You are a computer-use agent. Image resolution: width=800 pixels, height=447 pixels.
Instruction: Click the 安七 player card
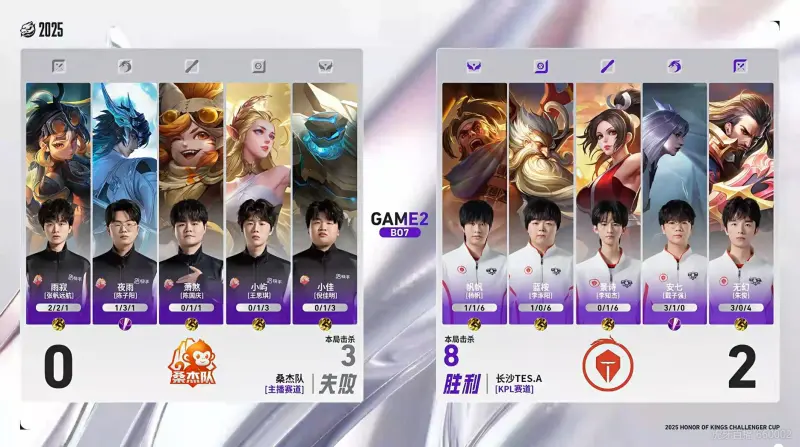point(673,200)
